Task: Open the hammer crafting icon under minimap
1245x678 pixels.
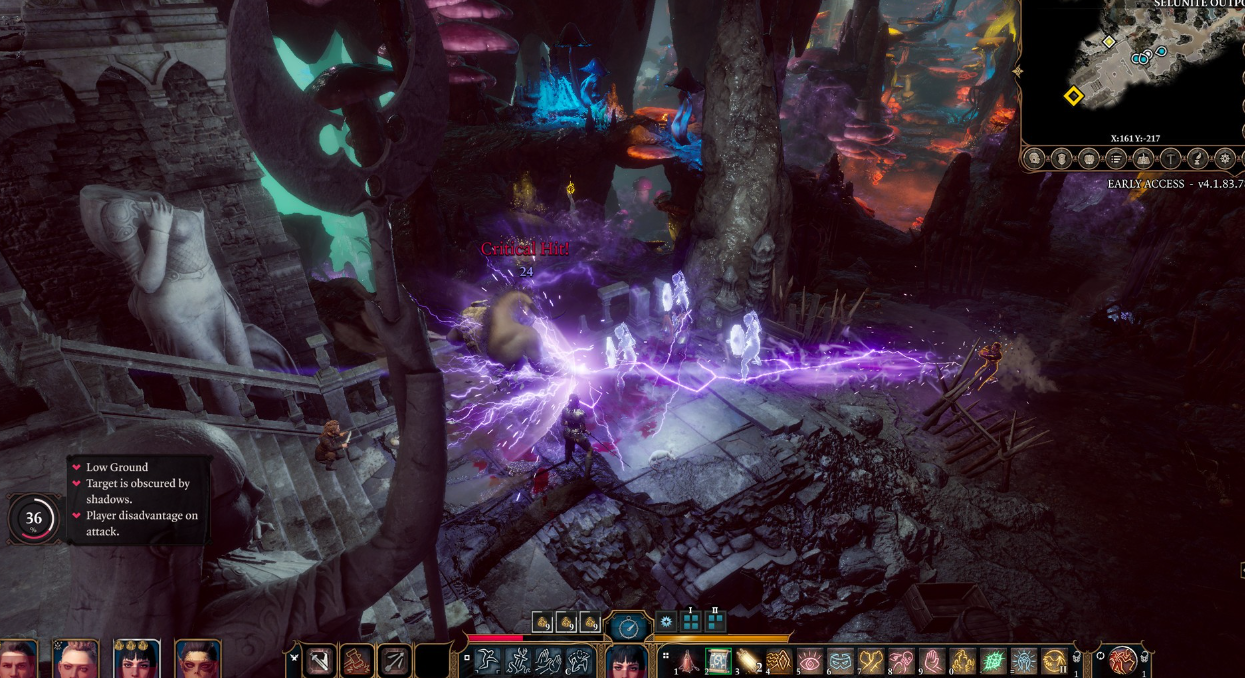Action: pos(1170,159)
